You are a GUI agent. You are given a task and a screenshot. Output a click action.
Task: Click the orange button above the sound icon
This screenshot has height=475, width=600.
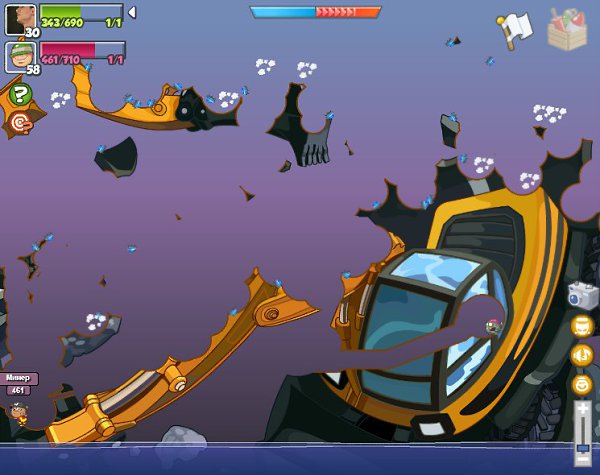coord(582,326)
